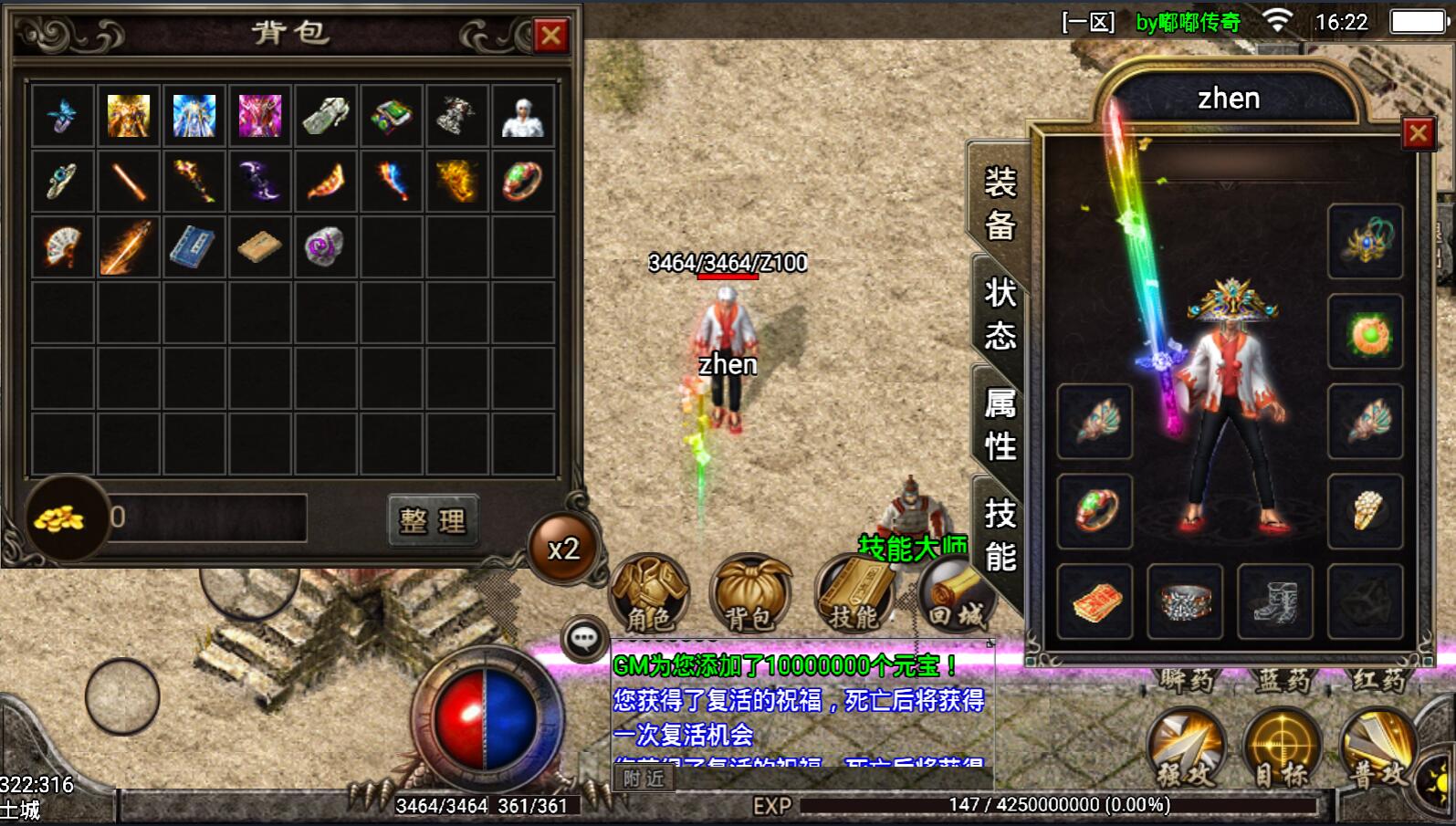Open the 状态 status tab

1000,314
